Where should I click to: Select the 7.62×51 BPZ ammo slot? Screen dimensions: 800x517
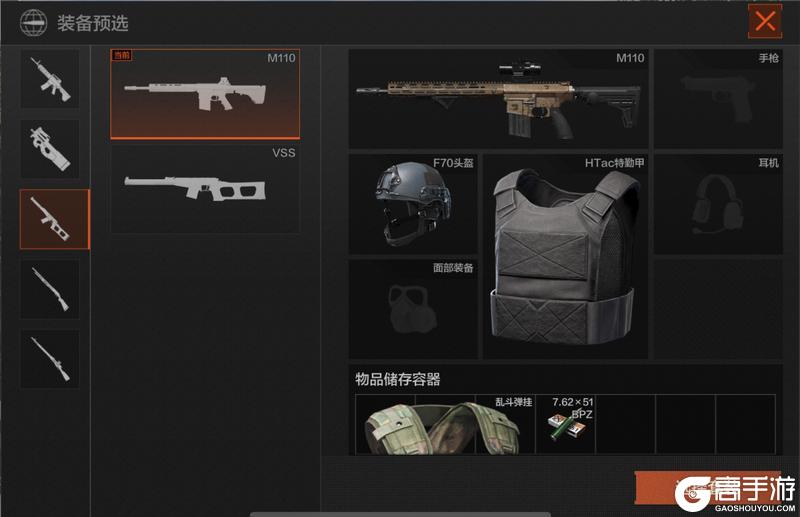pos(566,424)
